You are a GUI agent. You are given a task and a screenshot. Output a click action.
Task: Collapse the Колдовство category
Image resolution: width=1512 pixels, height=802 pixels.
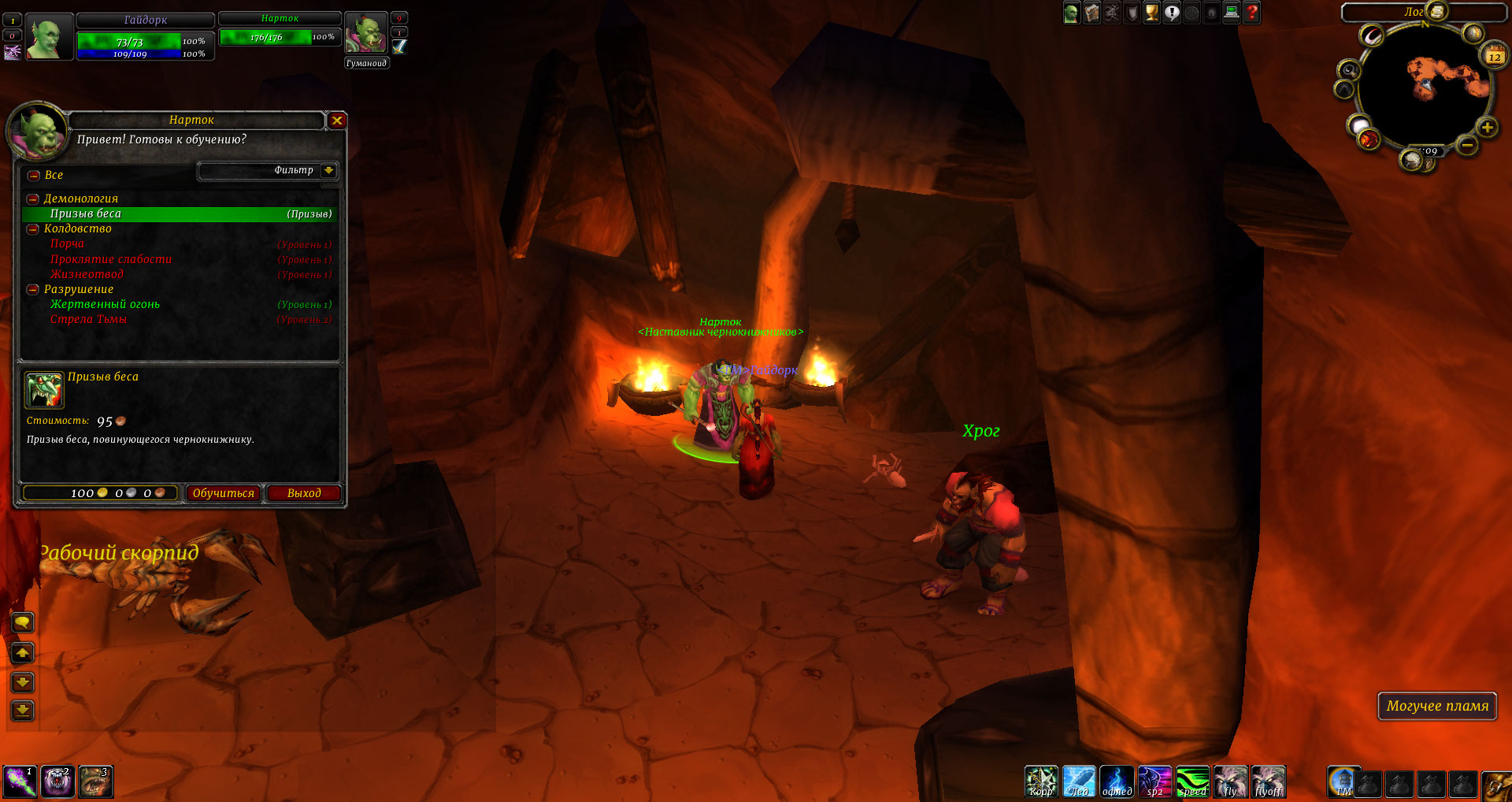click(x=33, y=229)
